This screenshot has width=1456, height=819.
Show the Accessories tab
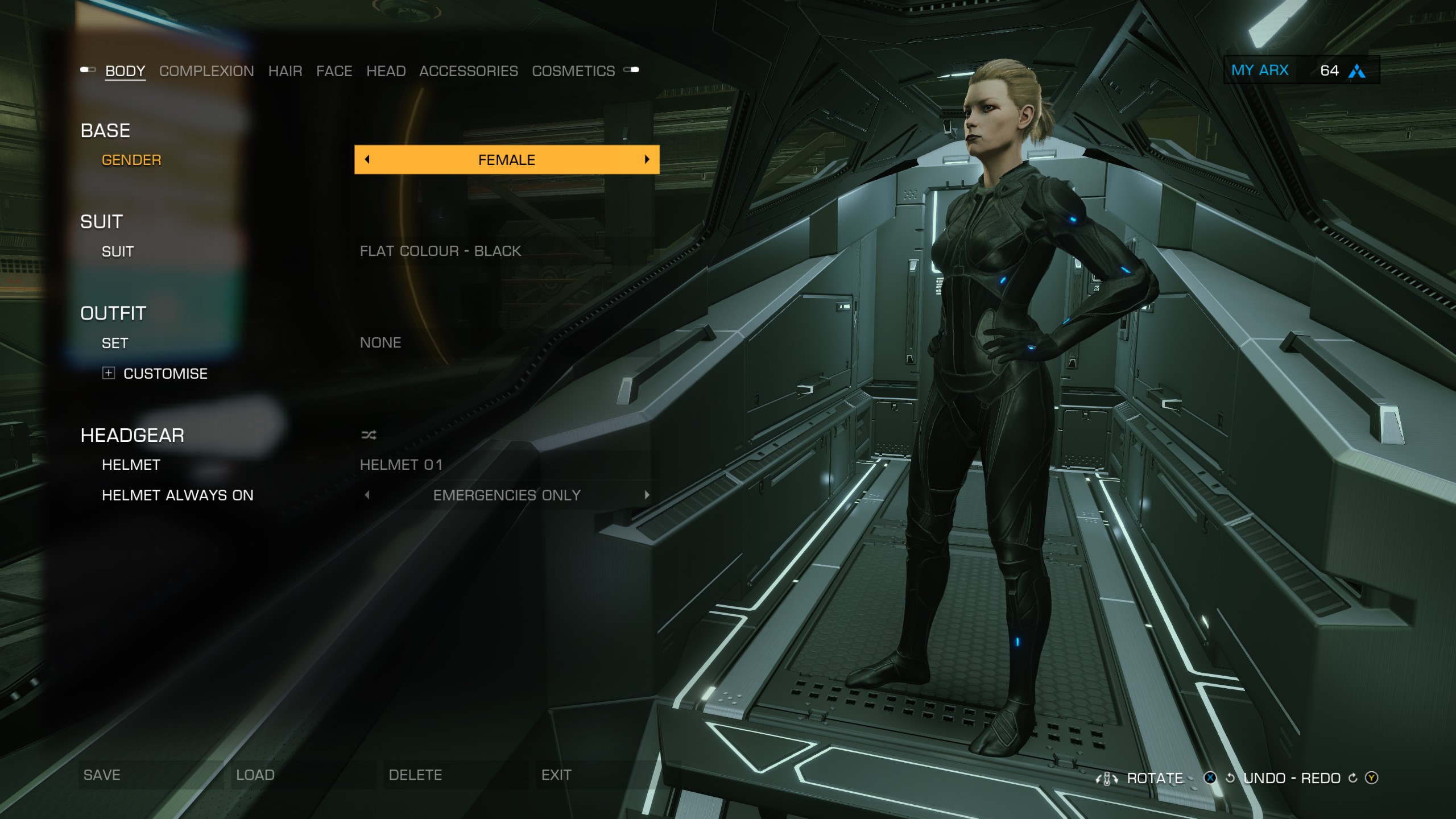coord(468,71)
